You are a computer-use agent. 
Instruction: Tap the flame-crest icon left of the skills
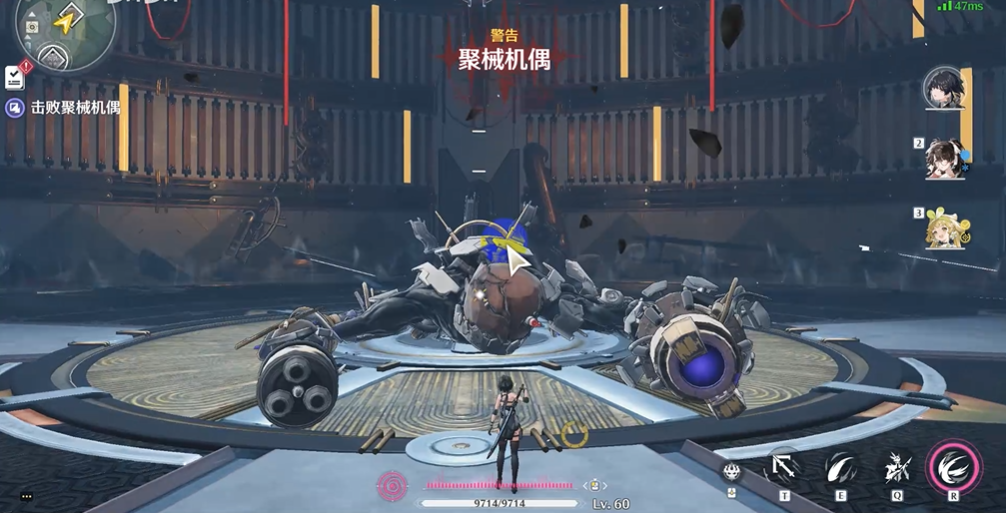[x=732, y=471]
